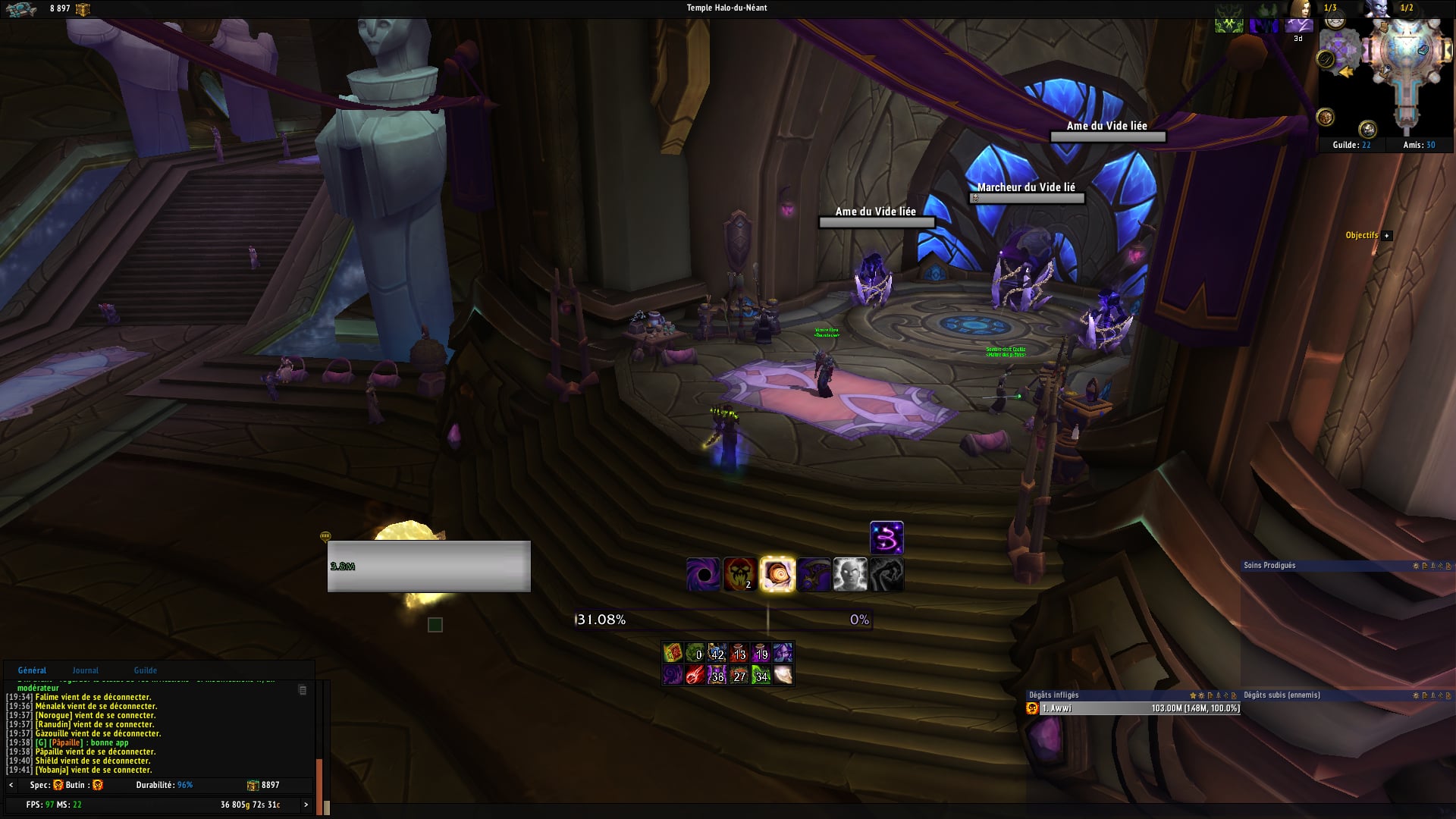Switch to the Général chat tab

(x=32, y=670)
